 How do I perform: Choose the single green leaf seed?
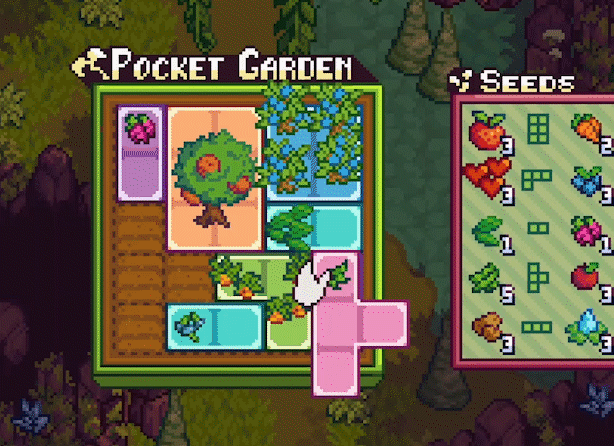[x=487, y=227]
